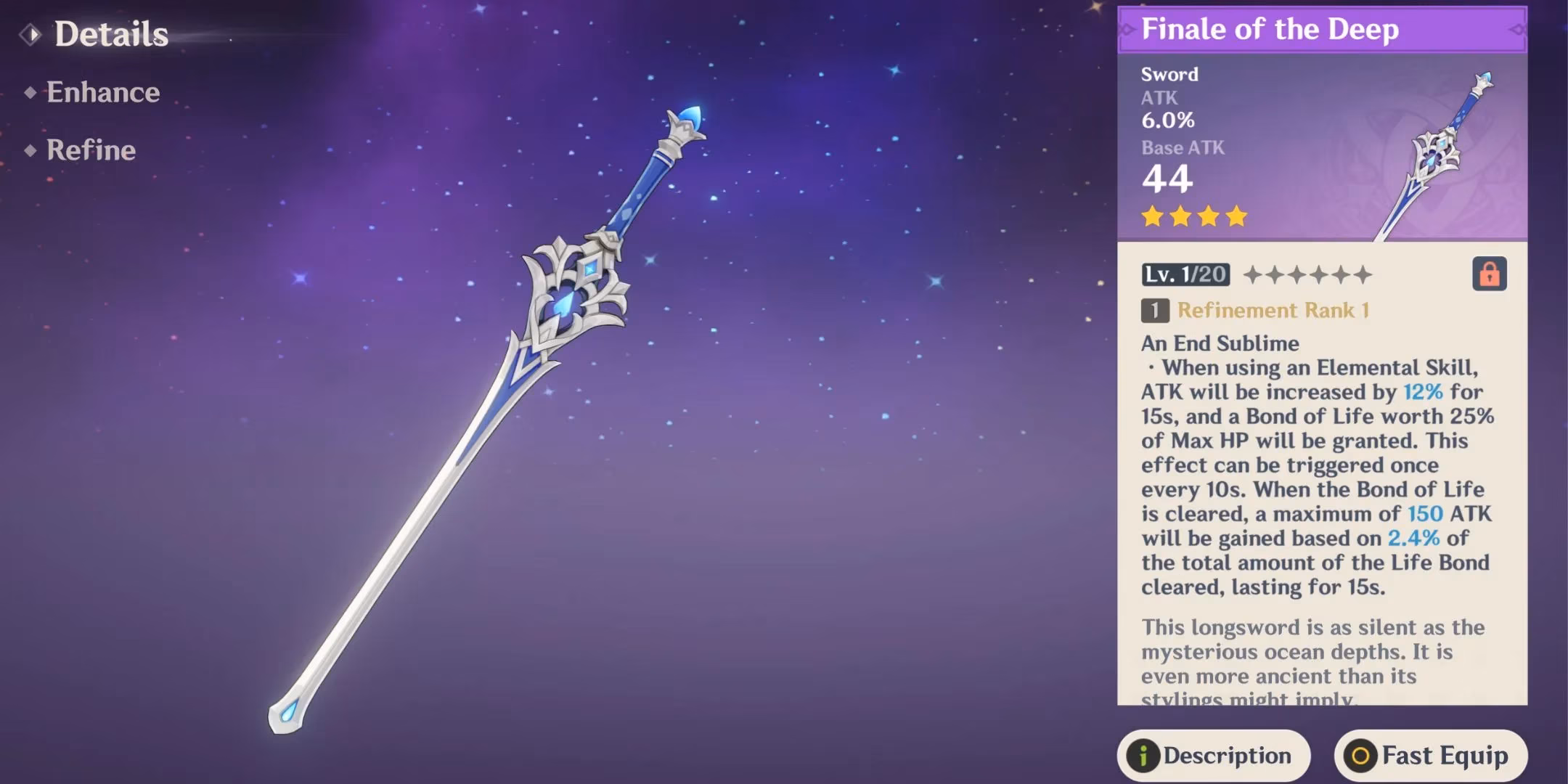Image resolution: width=1568 pixels, height=784 pixels.
Task: Click the fourth gold rarity star
Action: [1236, 215]
